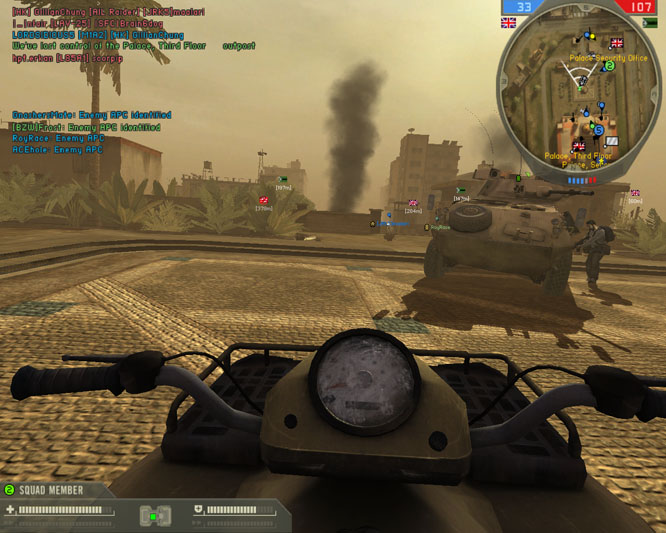Select the Palace Security Office flag on minimap
The width and height of the screenshot is (666, 533).
point(616,44)
